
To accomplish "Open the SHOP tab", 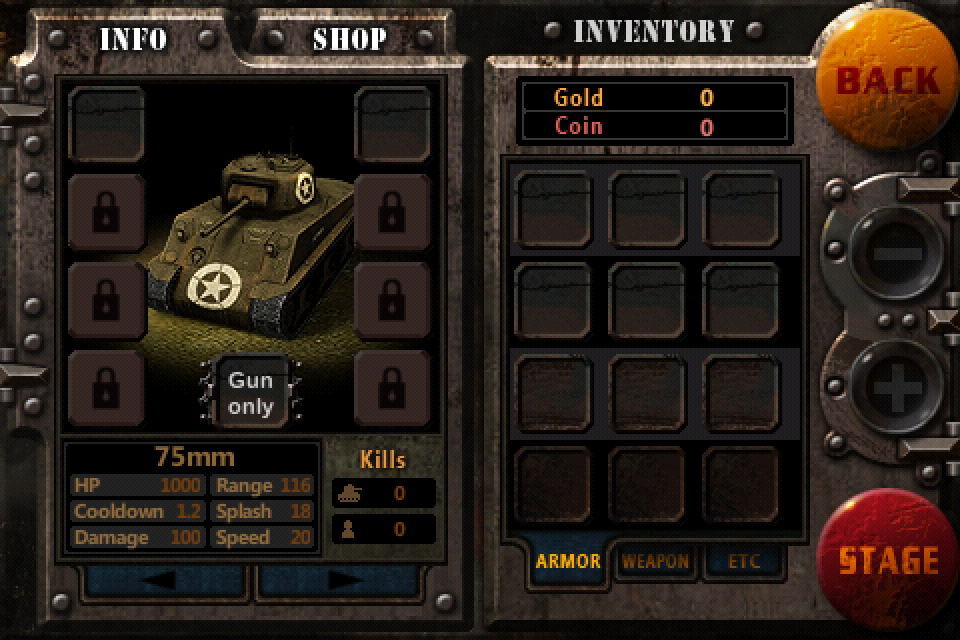I will [x=349, y=40].
